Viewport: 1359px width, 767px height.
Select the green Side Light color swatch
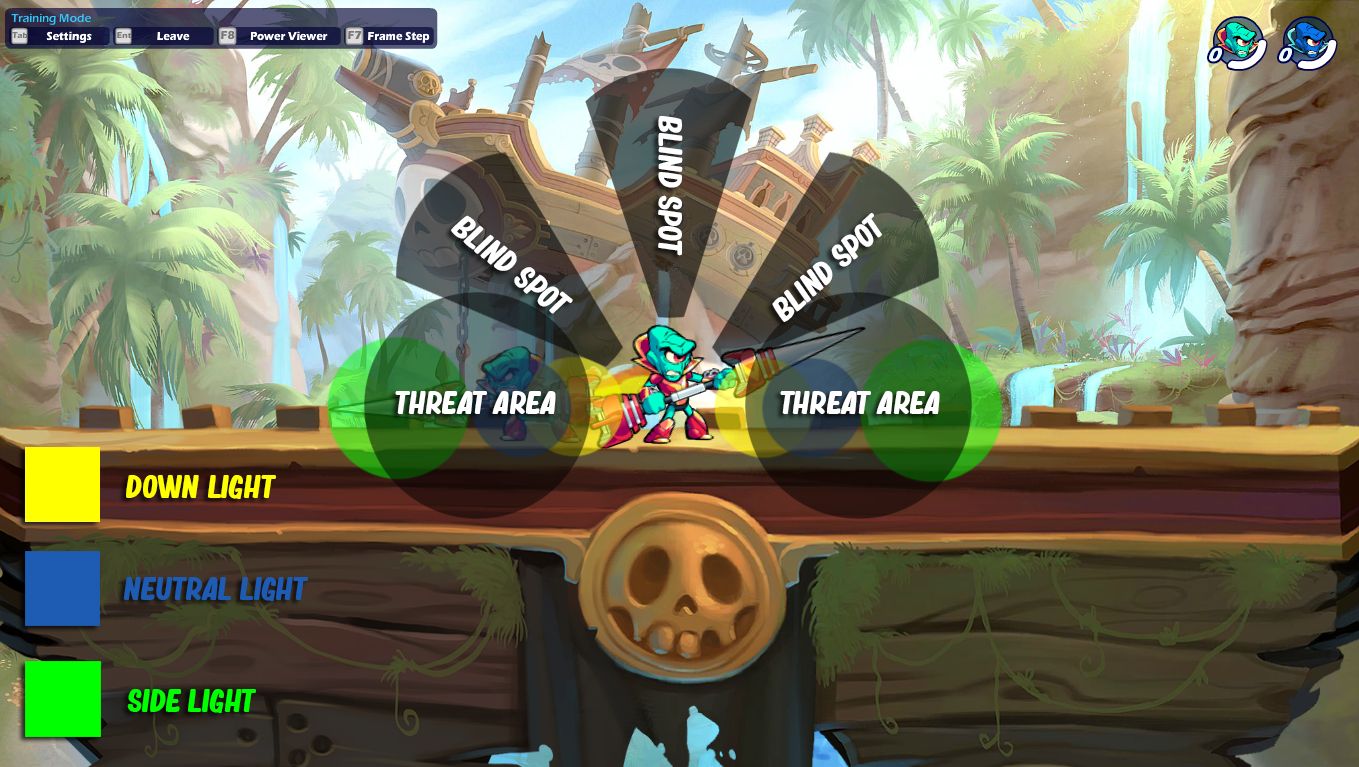(62, 698)
